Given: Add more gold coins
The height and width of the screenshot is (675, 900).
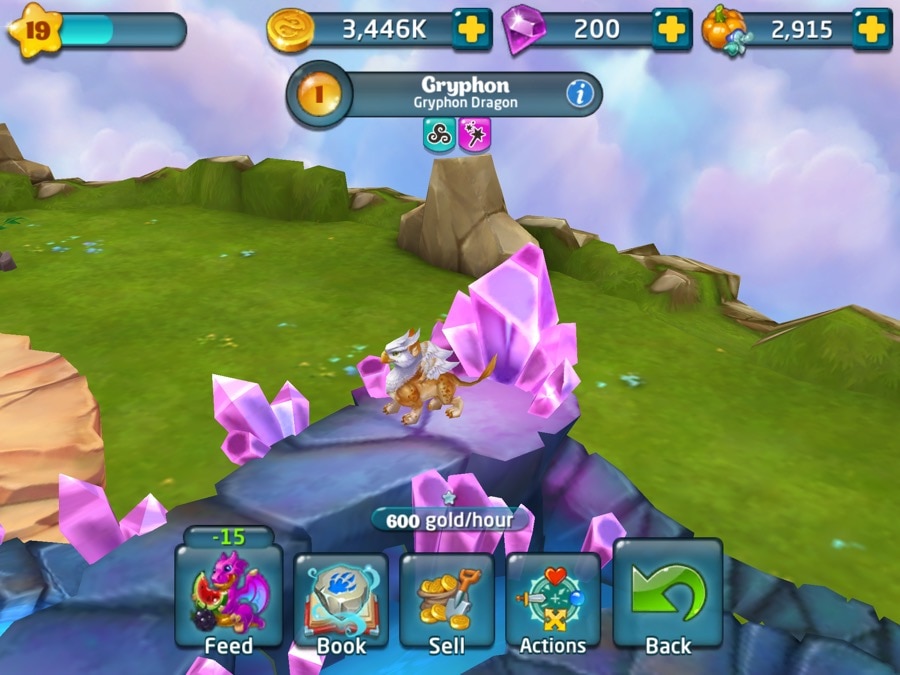Looking at the screenshot, I should [471, 30].
